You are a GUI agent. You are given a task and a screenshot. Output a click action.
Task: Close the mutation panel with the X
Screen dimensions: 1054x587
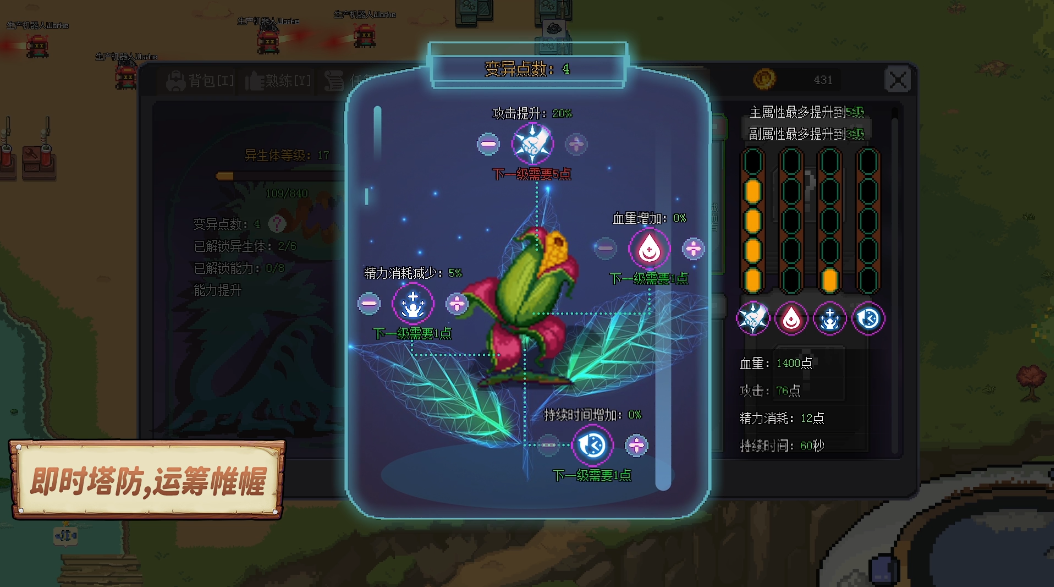[x=898, y=80]
